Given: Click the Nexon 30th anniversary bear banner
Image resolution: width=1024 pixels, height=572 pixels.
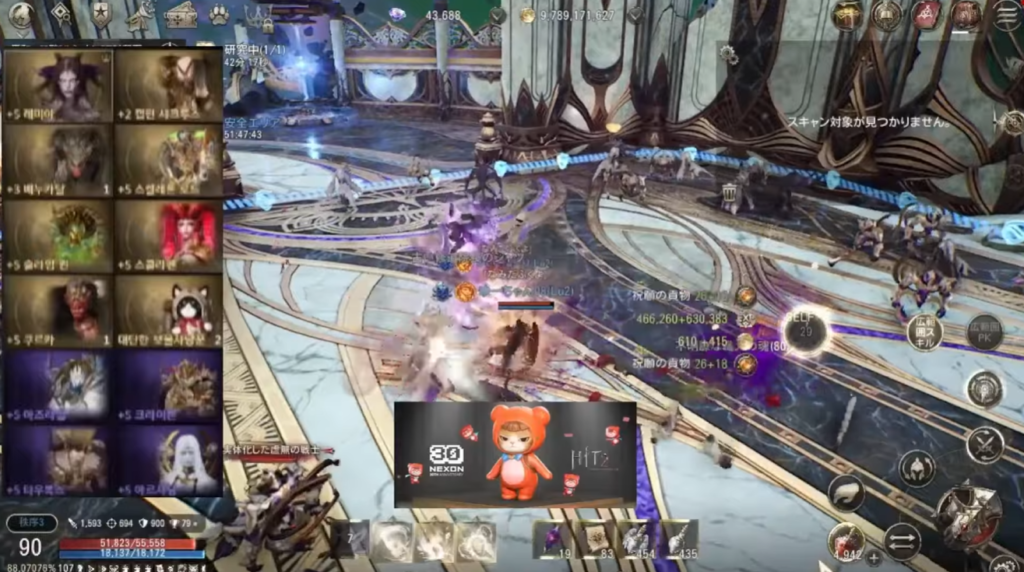Looking at the screenshot, I should 515,455.
